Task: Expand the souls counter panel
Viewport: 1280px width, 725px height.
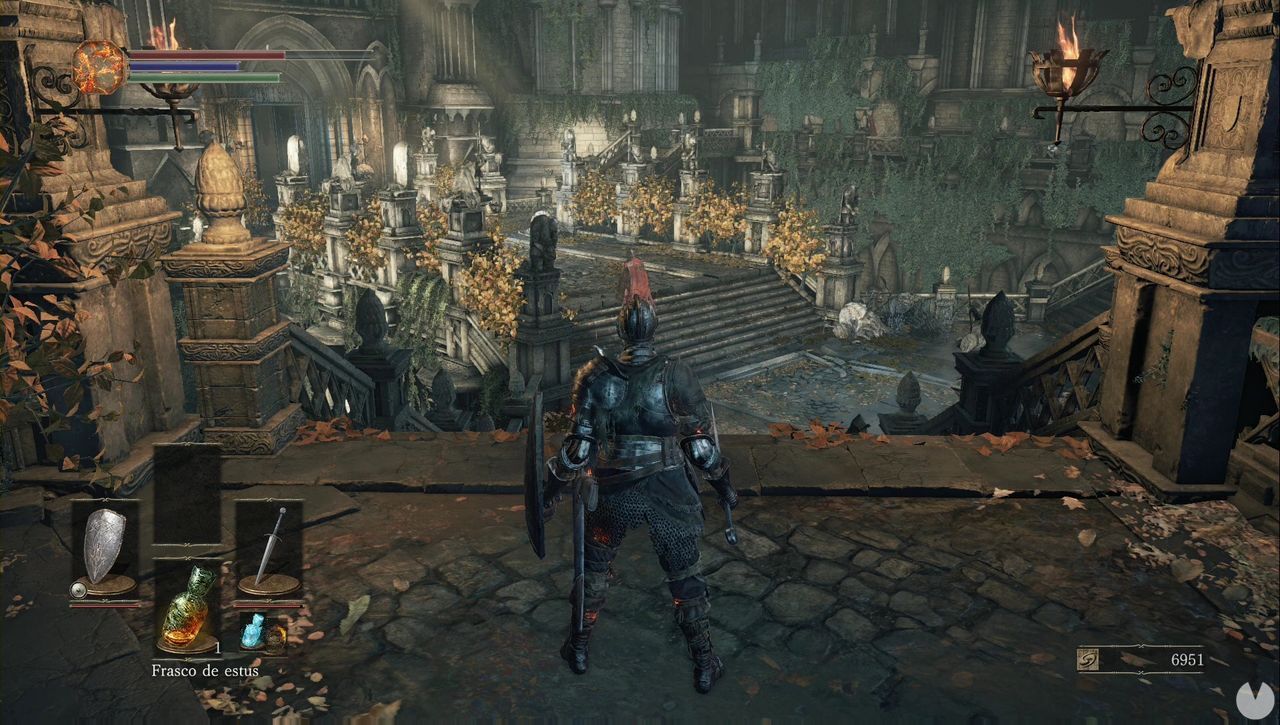Action: [1140, 659]
